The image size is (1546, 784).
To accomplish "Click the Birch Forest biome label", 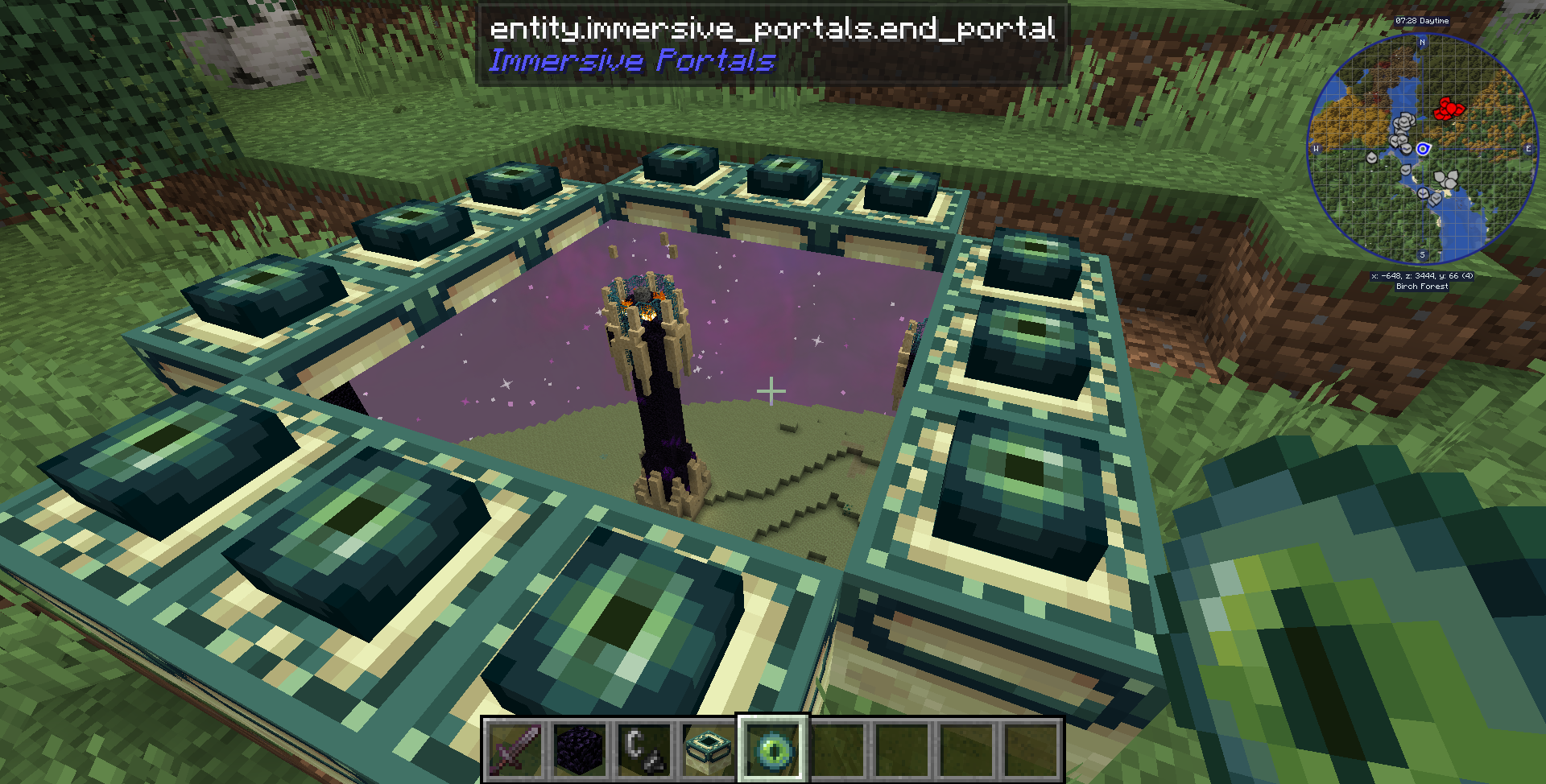I will tap(1422, 287).
